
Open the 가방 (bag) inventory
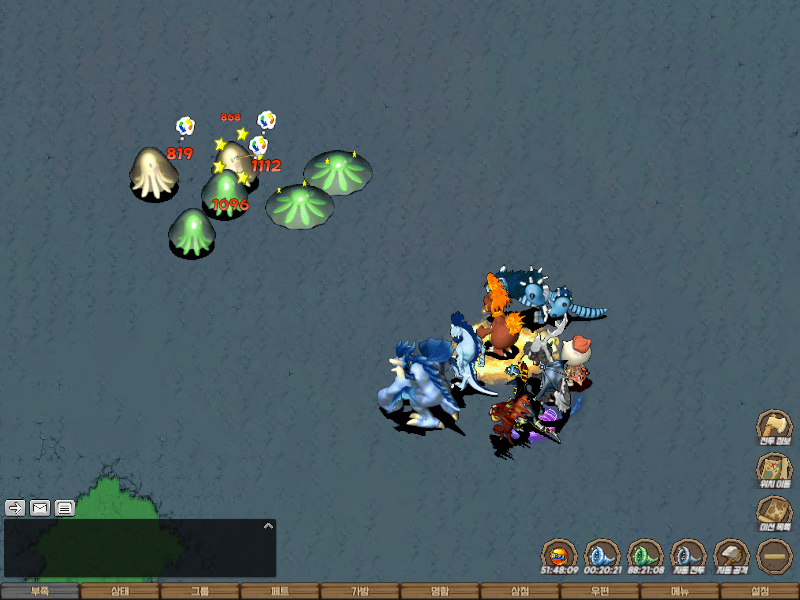click(360, 591)
